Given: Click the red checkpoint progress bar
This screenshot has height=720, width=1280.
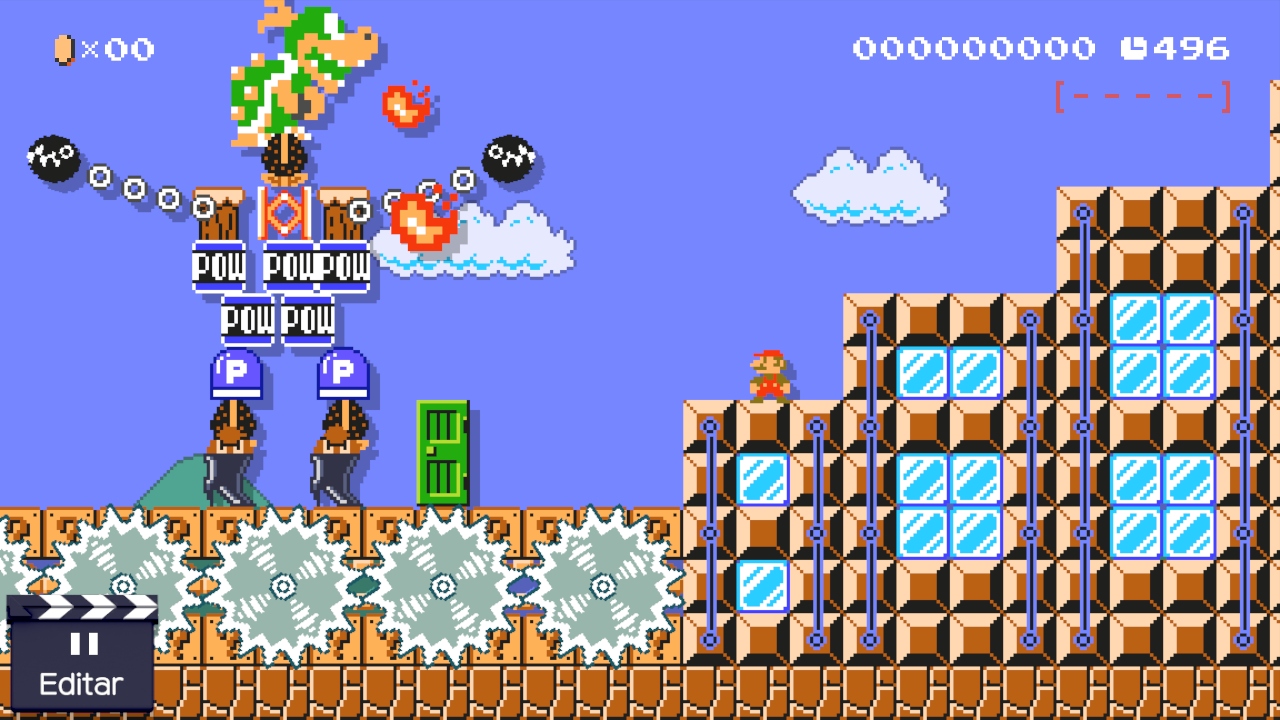Looking at the screenshot, I should point(1142,96).
